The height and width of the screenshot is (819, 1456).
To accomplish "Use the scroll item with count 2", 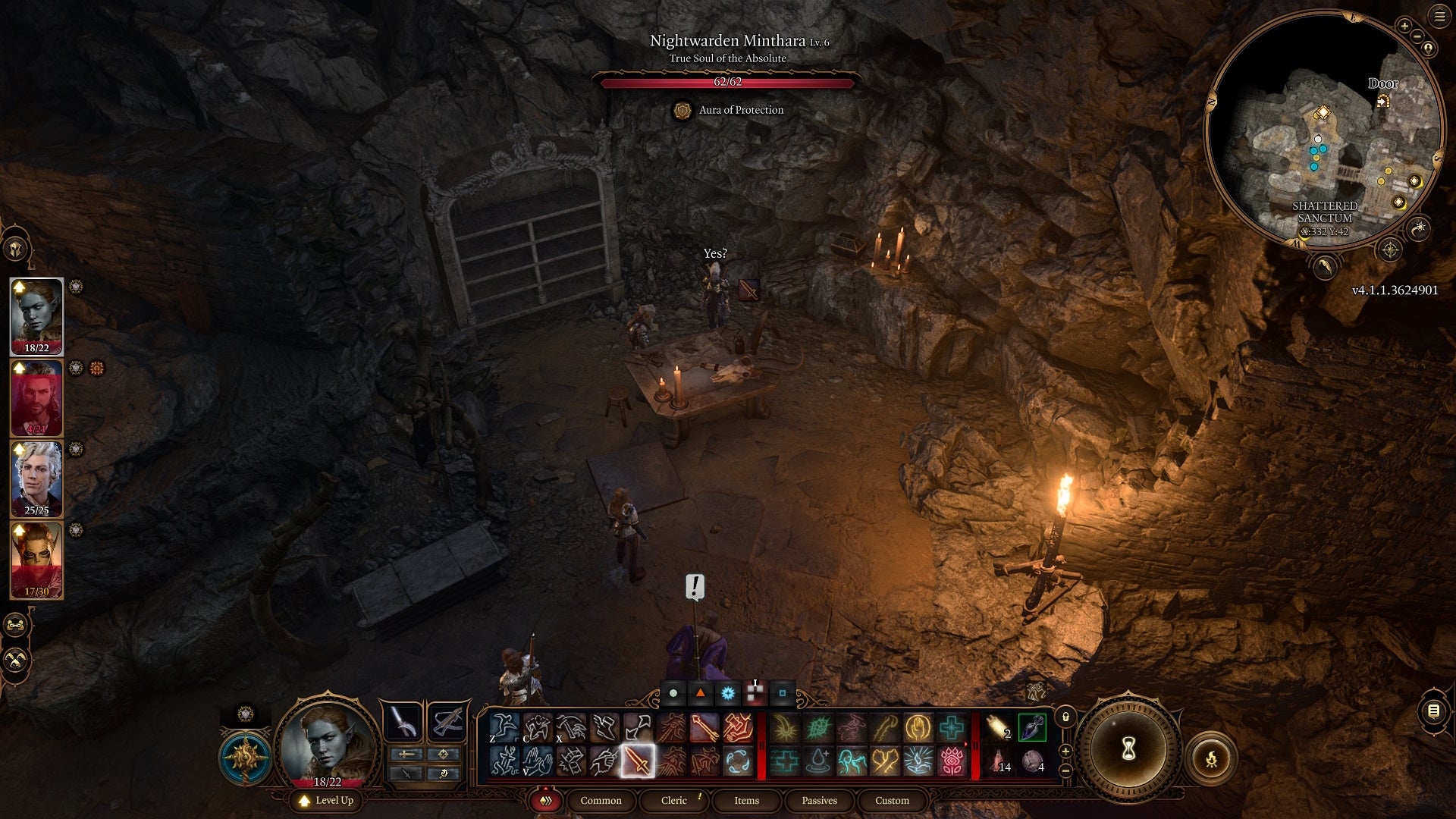I will pos(998,728).
